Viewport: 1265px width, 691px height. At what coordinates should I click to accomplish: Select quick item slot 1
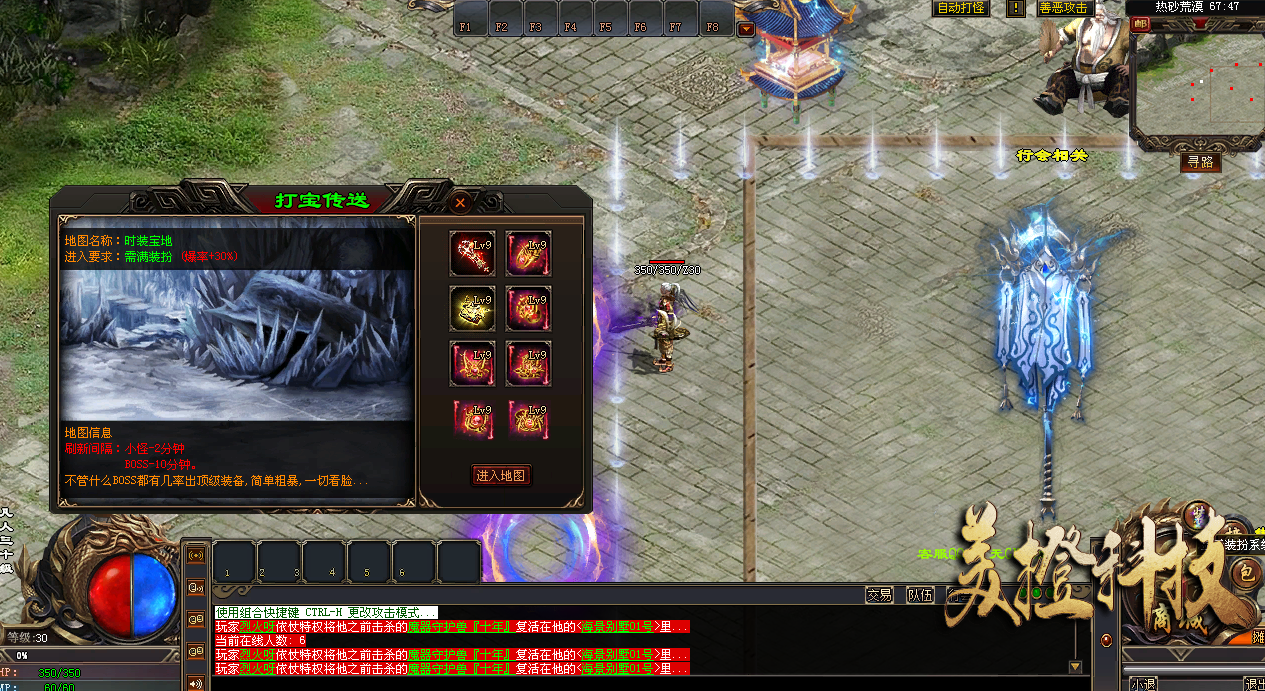point(234,561)
